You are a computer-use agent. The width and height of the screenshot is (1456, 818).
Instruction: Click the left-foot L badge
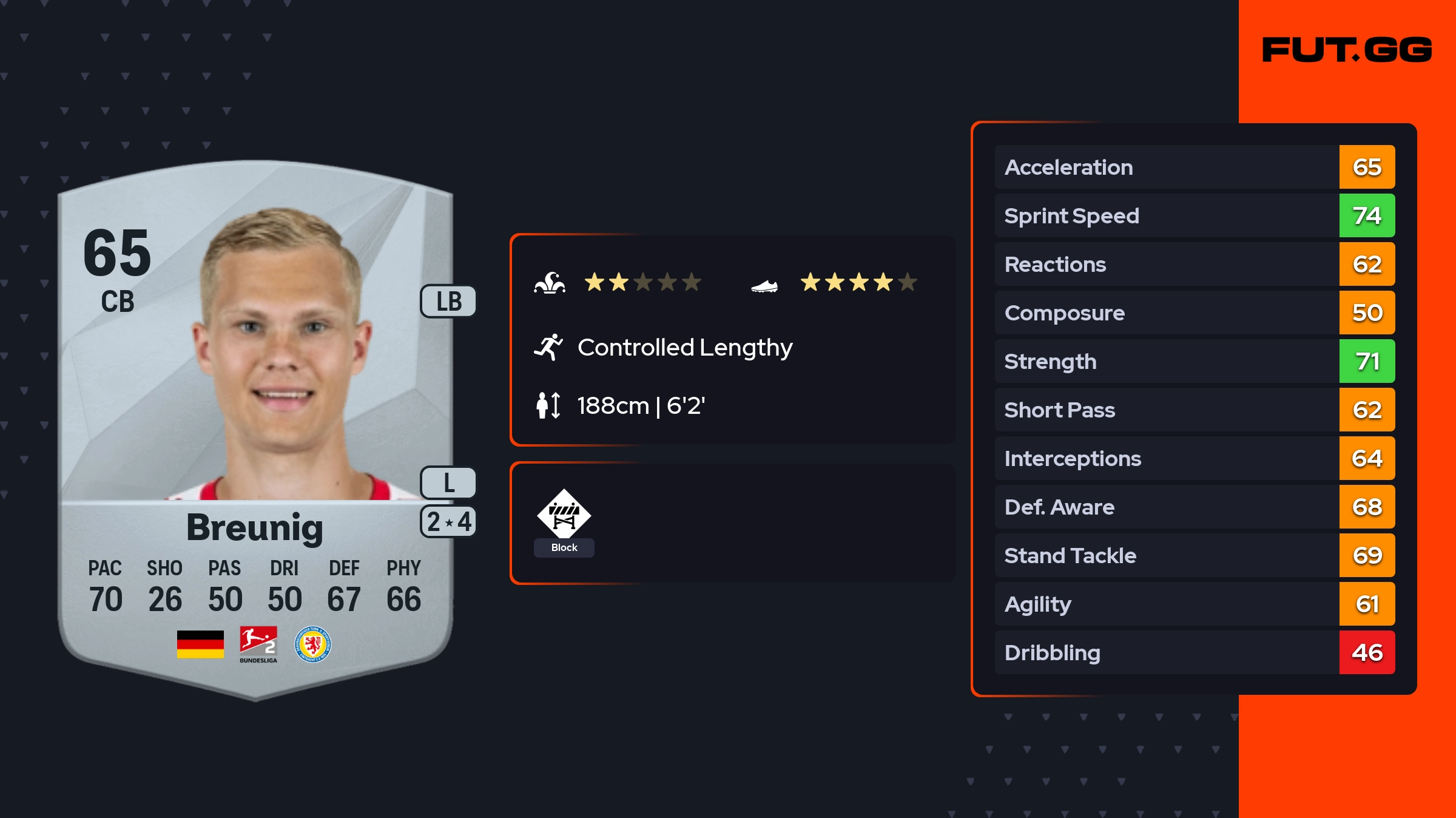coord(449,483)
